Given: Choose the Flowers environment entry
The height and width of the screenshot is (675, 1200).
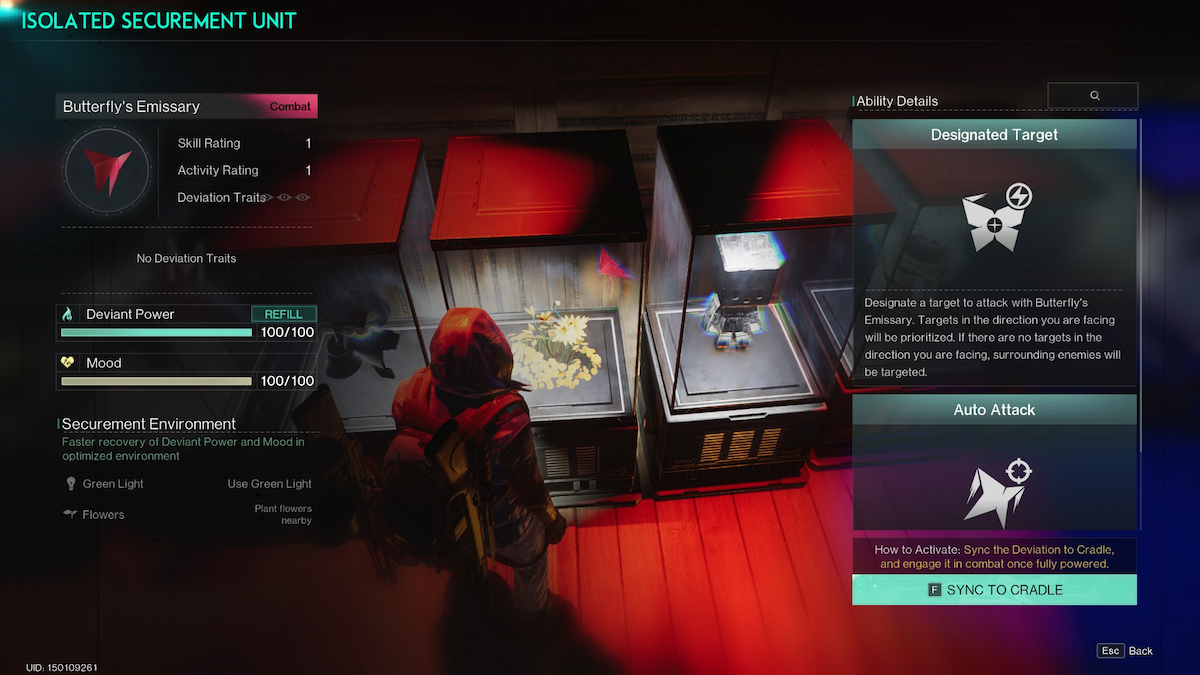Looking at the screenshot, I should pos(103,515).
